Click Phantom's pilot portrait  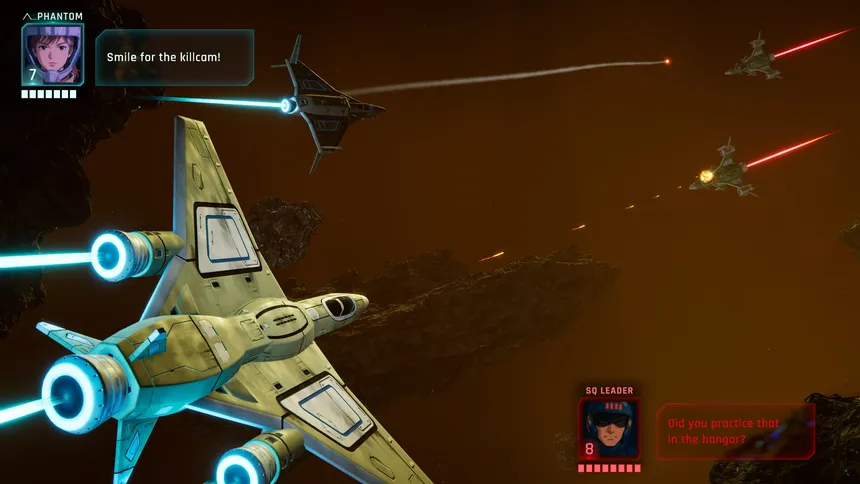coord(52,54)
